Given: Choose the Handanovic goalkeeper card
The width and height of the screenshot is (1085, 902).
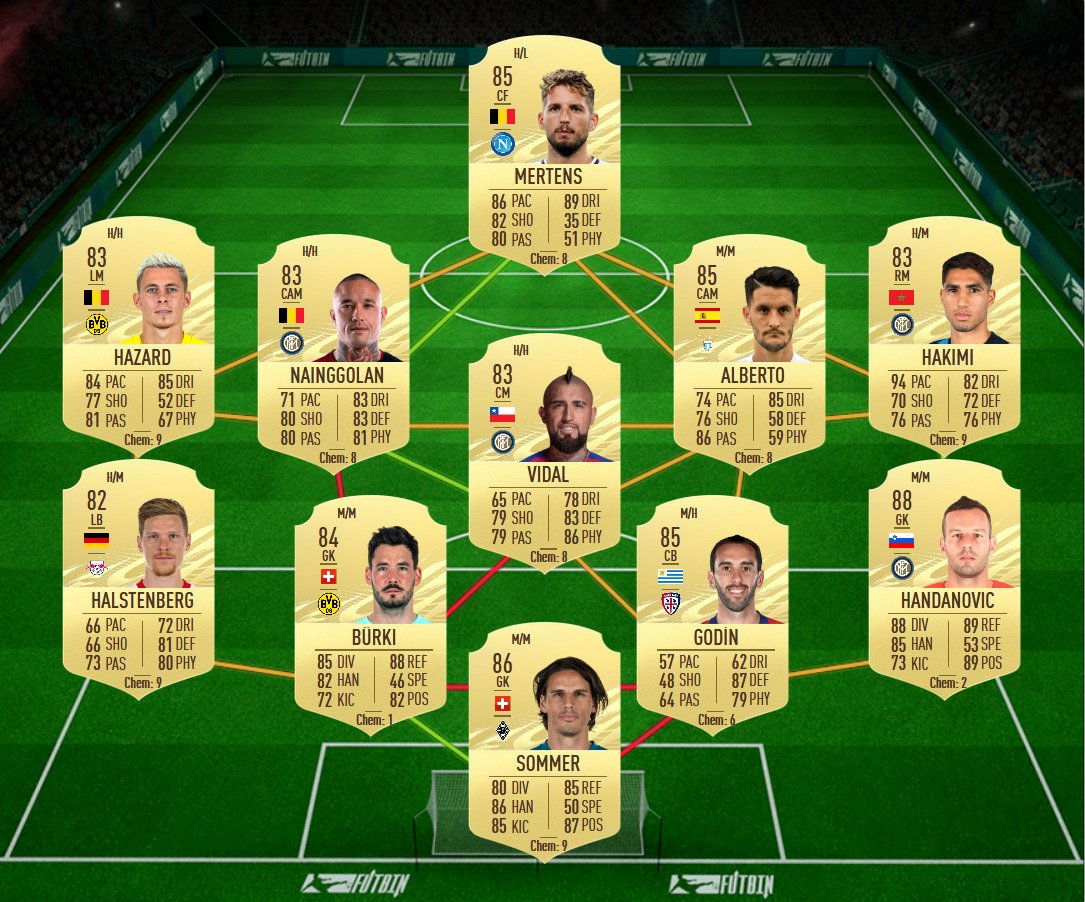Looking at the screenshot, I should click(944, 578).
